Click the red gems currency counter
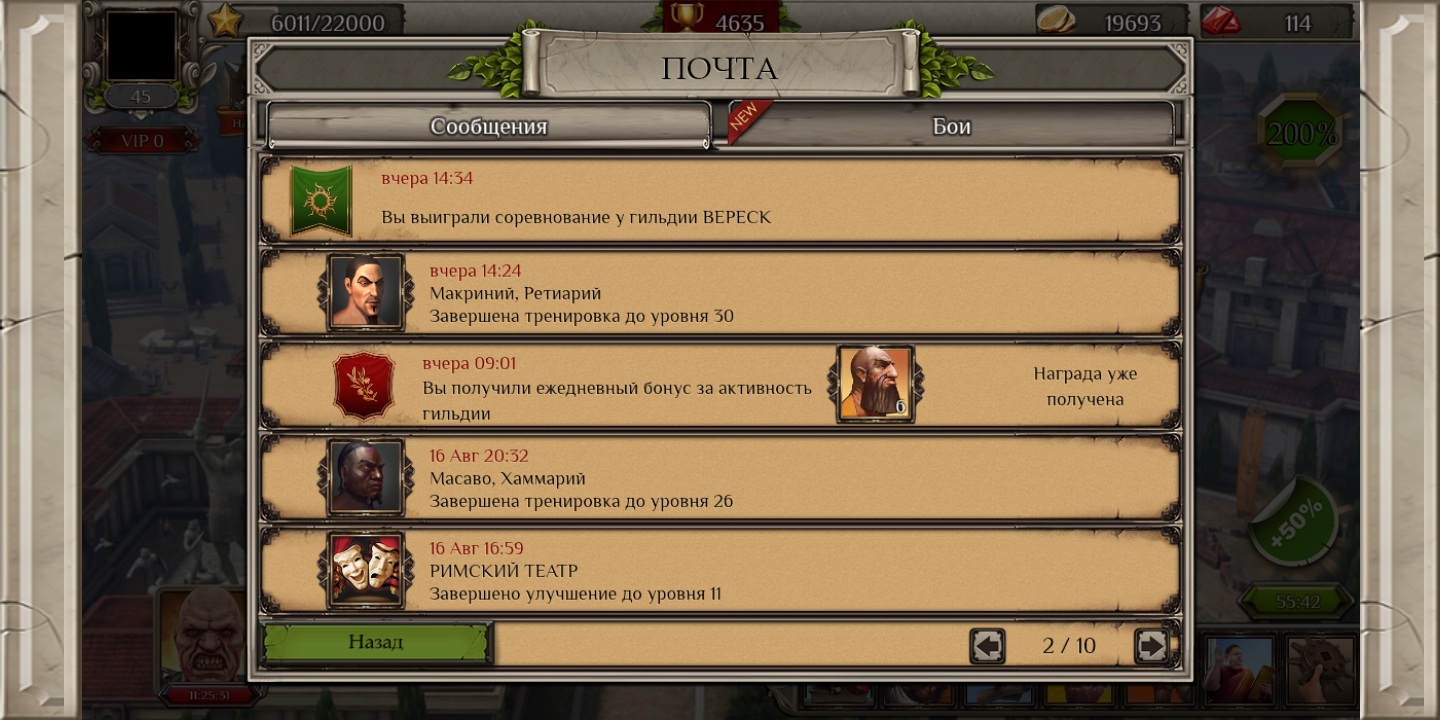Viewport: 1440px width, 720px height. point(1270,22)
